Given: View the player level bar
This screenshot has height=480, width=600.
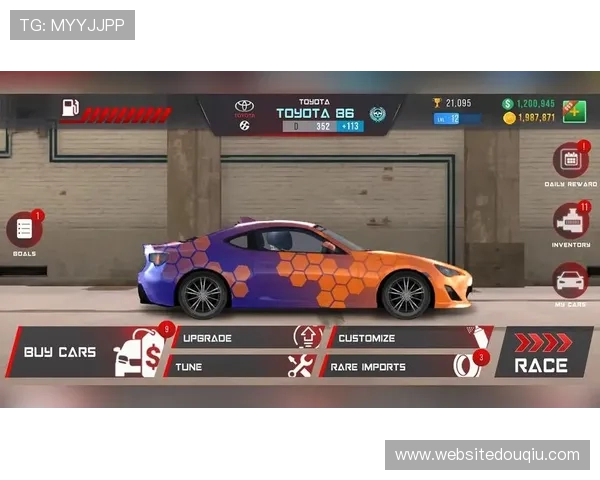Looking at the screenshot, I should [456, 119].
